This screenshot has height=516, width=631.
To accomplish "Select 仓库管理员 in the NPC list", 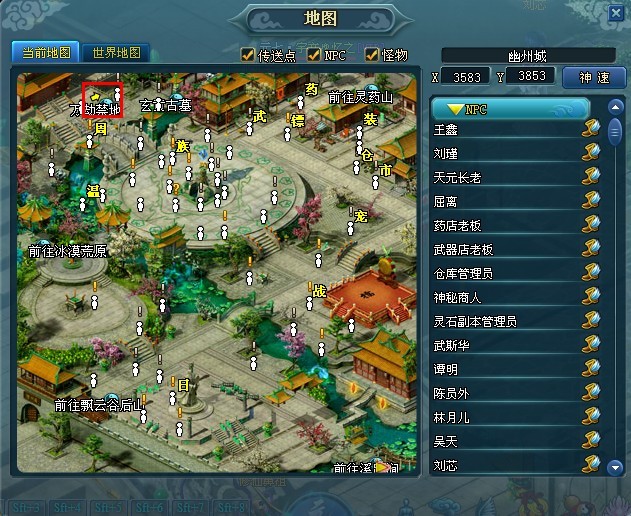I will [x=464, y=273].
